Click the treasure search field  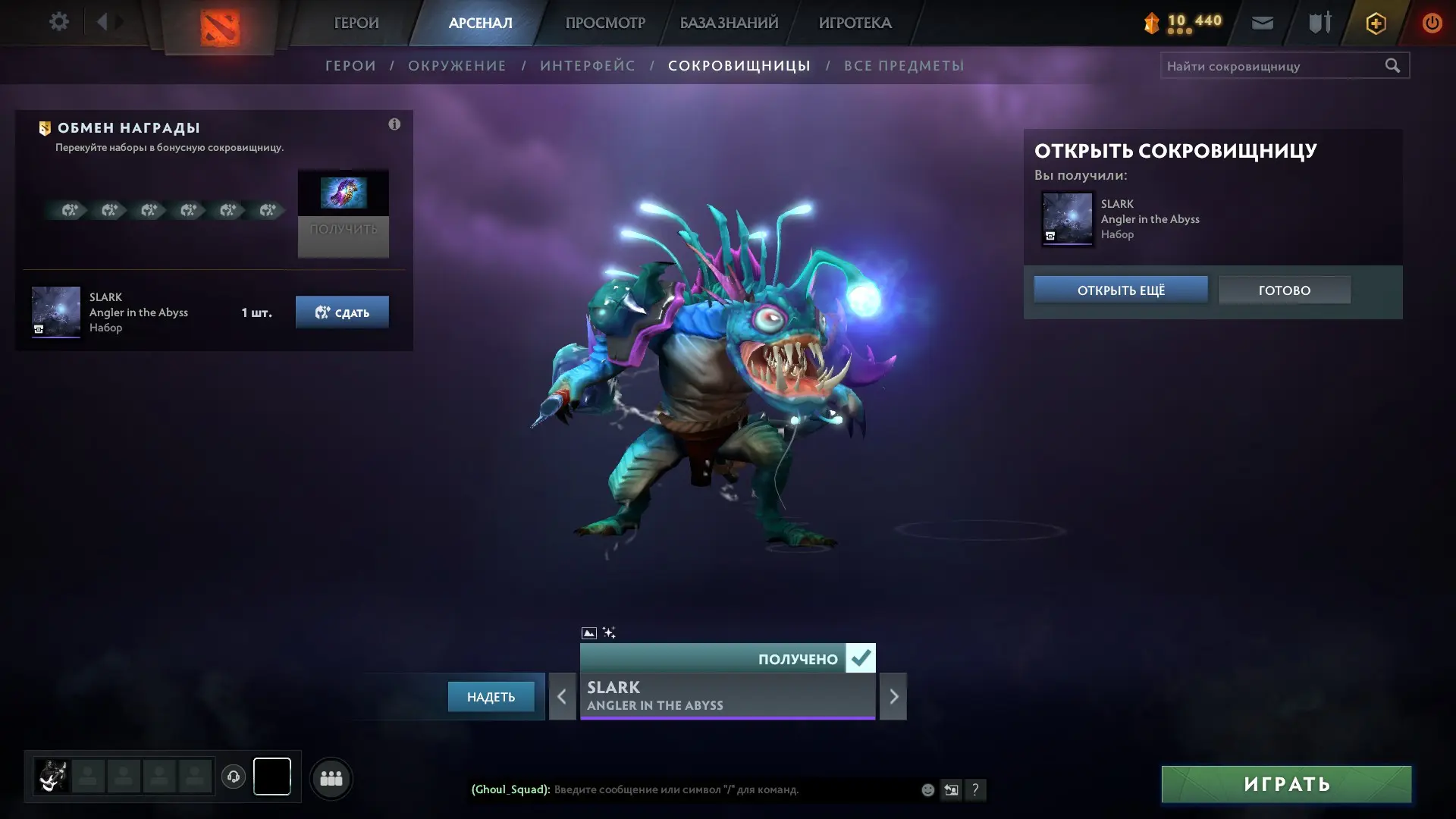coord(1272,66)
